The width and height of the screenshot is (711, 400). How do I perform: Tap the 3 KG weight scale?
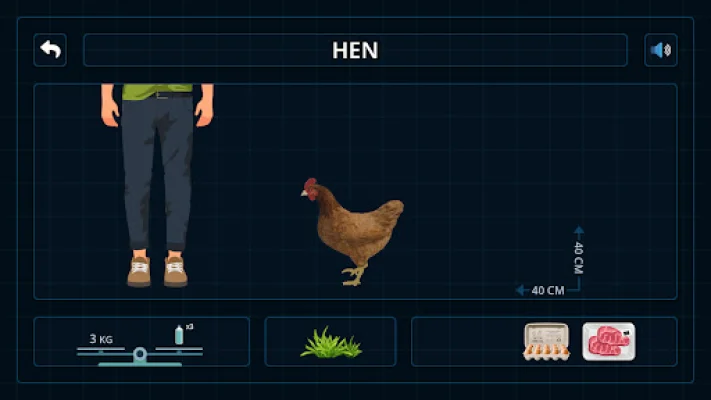(x=140, y=344)
